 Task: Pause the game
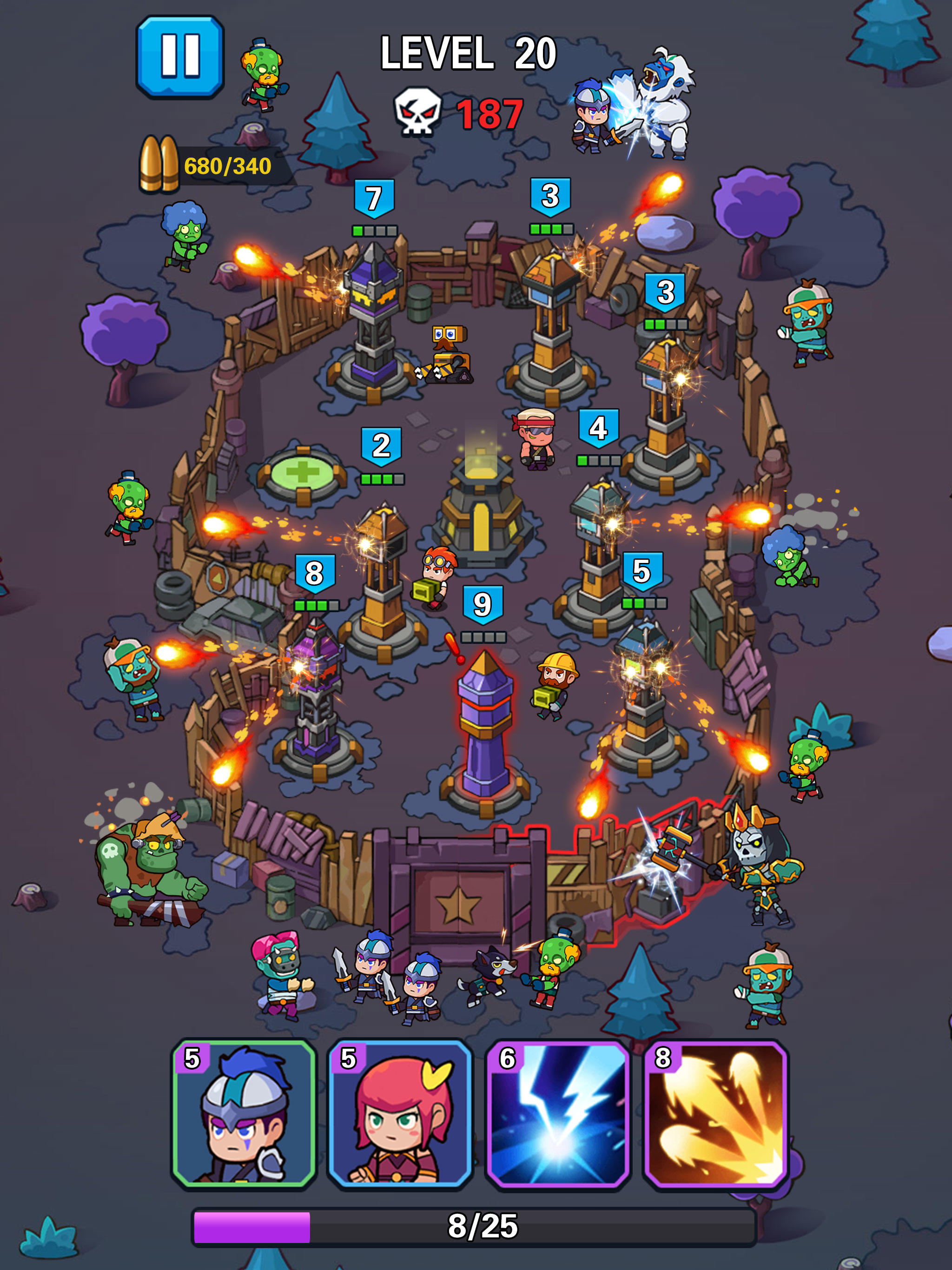(181, 58)
